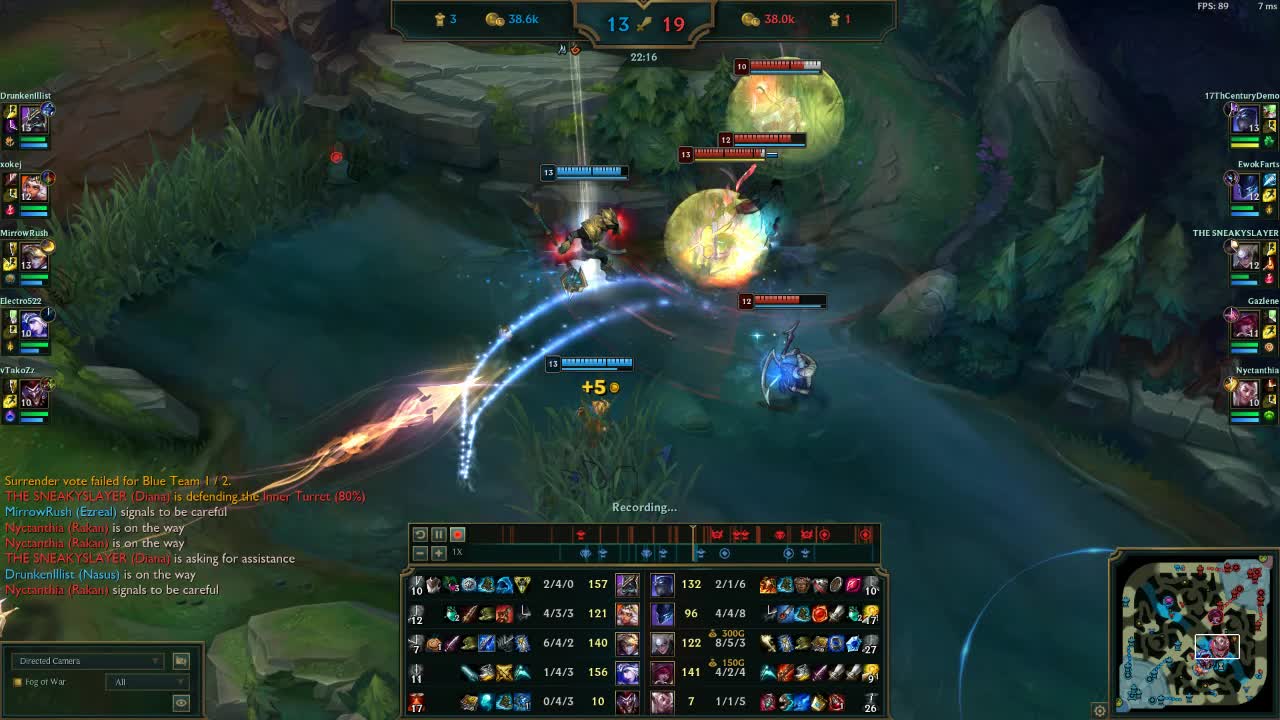Enable the Fog of War checkbox
This screenshot has width=1280, height=720.
pos(17,681)
